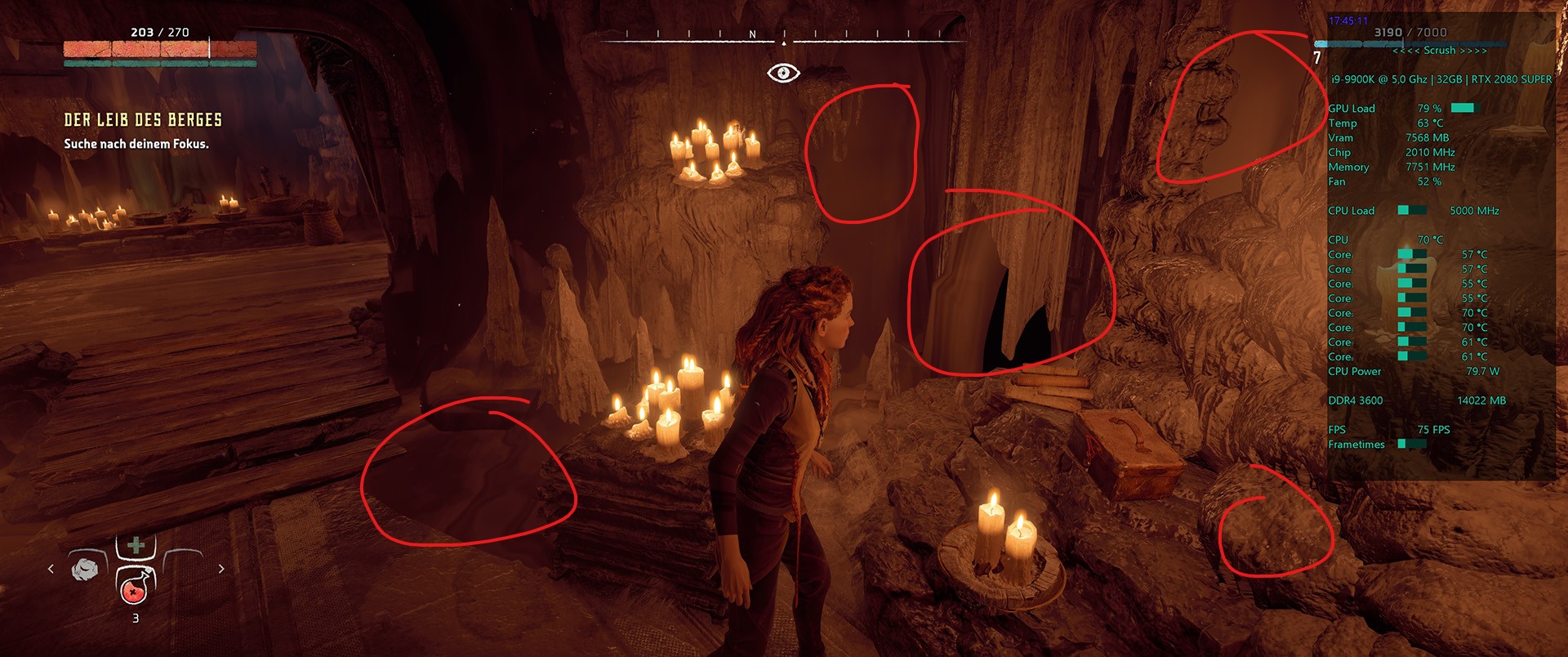
Task: Click the 75 FPS counter readout
Action: pyautogui.click(x=1435, y=429)
